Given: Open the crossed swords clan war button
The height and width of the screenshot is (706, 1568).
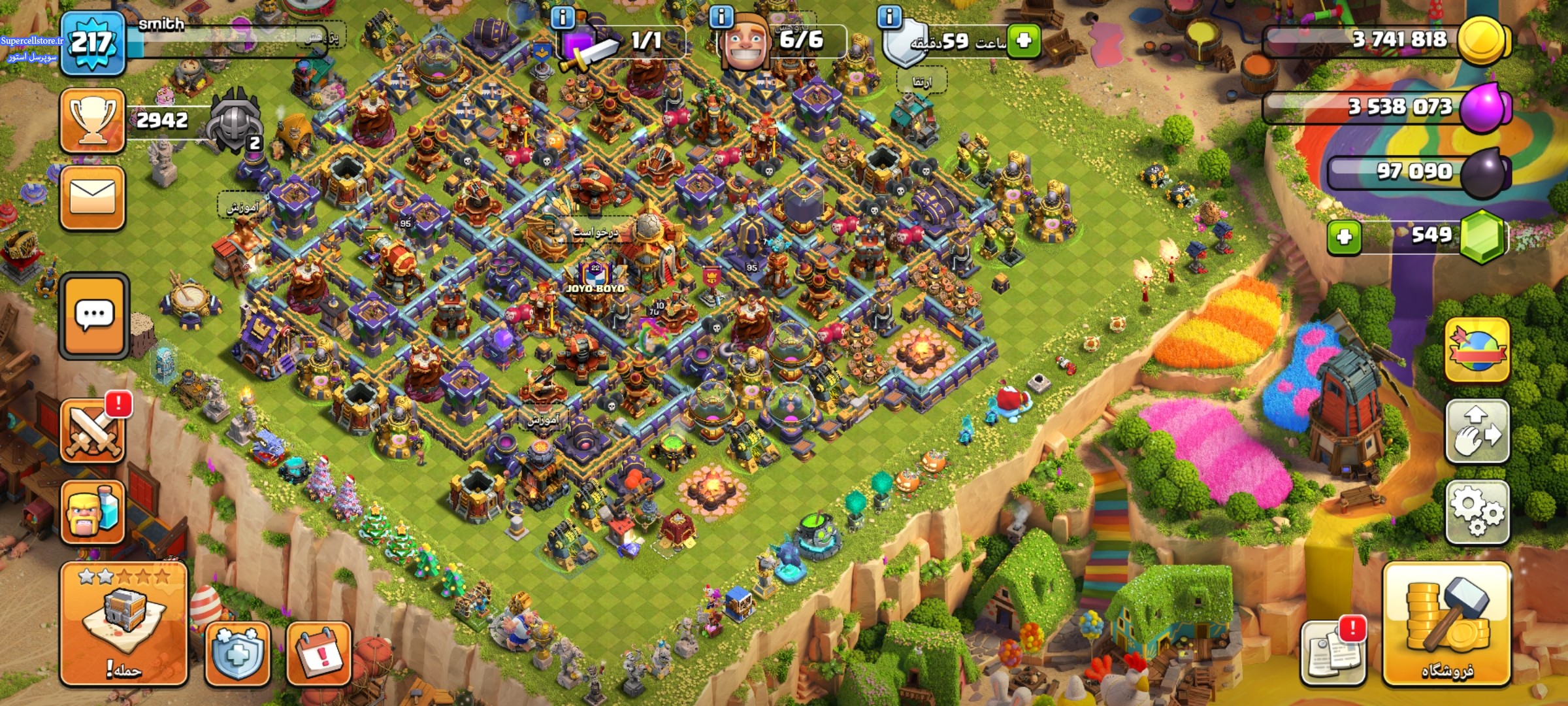Looking at the screenshot, I should [x=92, y=431].
